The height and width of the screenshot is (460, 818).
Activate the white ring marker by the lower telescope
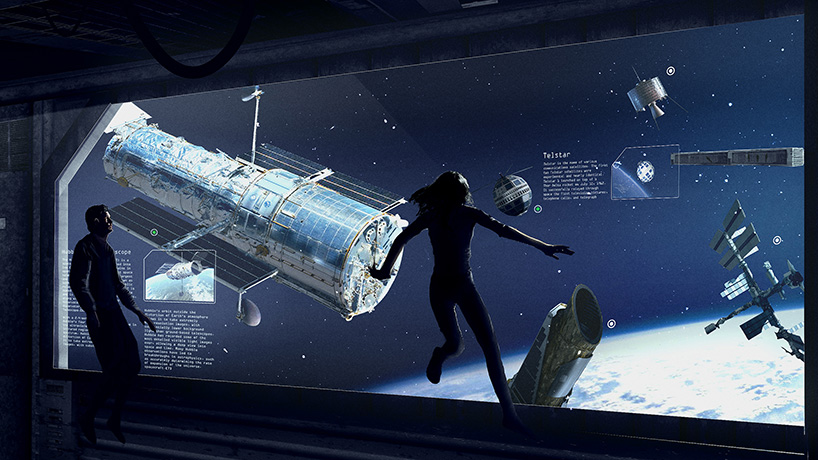coord(610,323)
